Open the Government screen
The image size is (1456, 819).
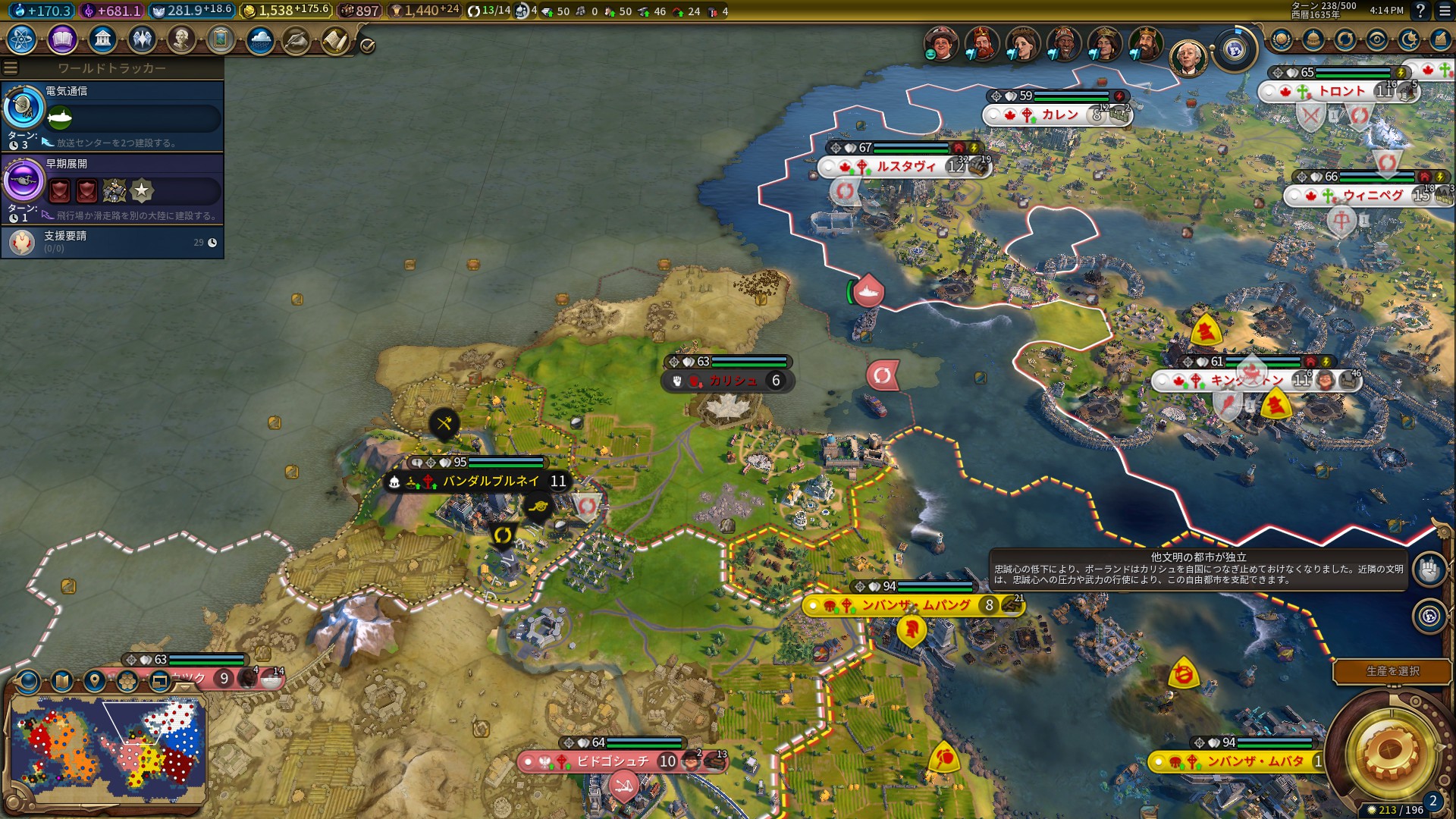[102, 38]
